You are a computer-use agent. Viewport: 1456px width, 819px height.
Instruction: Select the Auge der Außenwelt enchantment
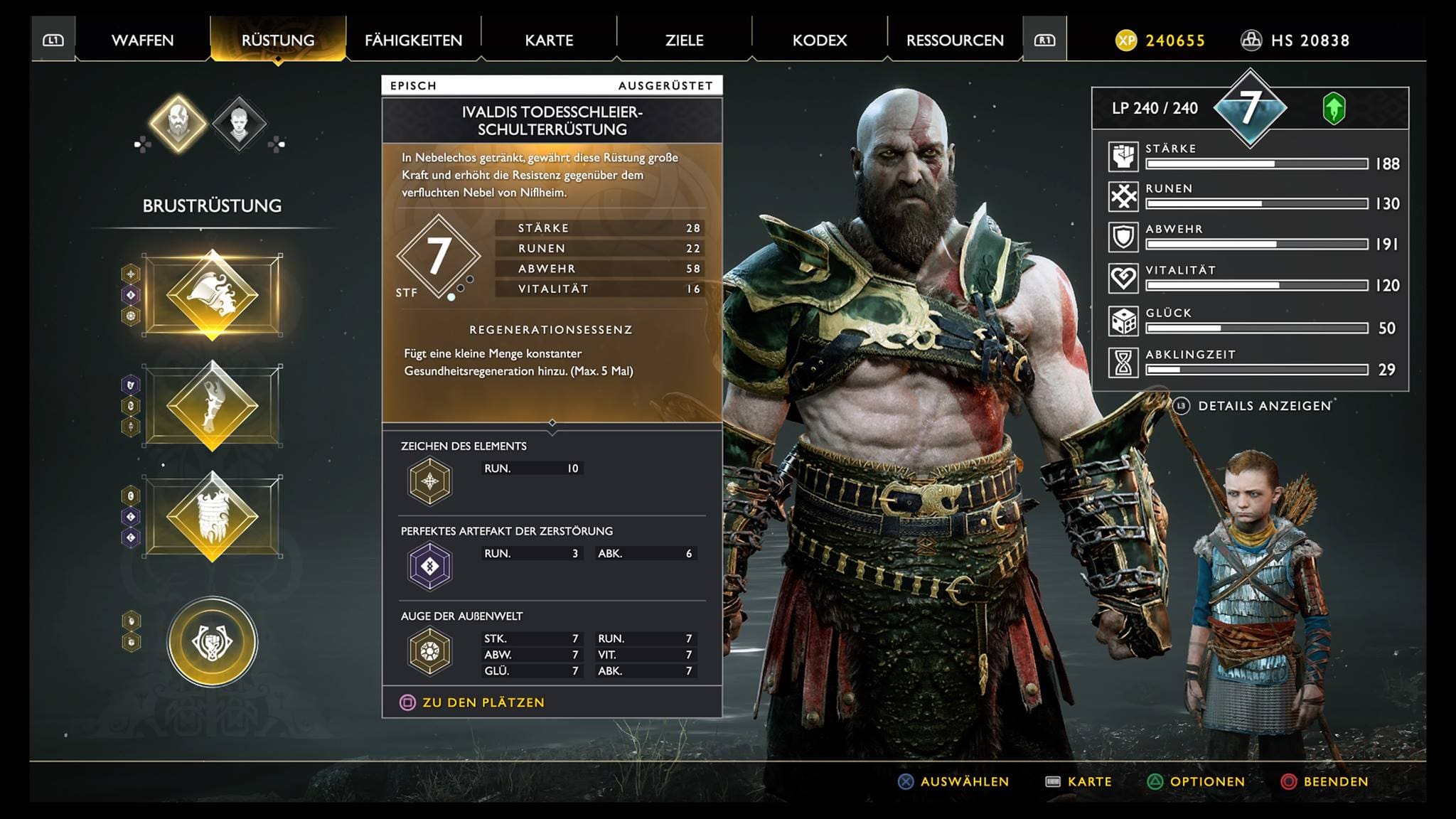point(429,651)
